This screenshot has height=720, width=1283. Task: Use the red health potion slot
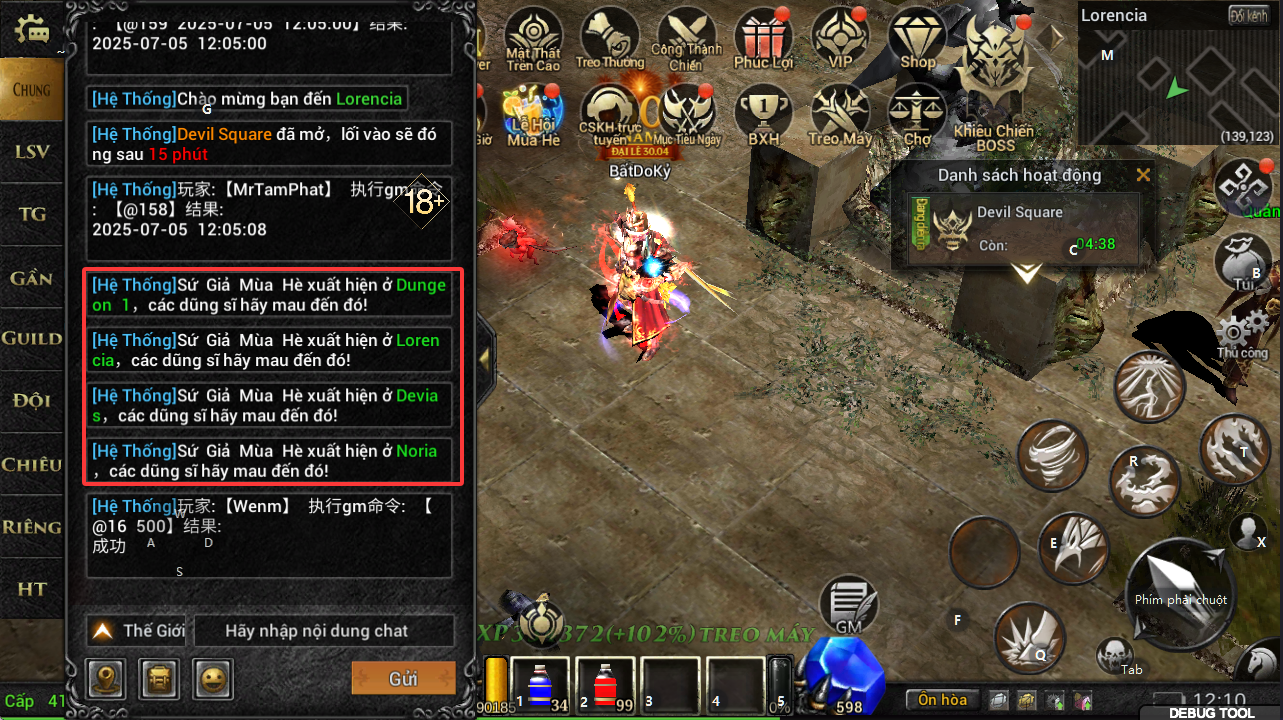tap(604, 686)
